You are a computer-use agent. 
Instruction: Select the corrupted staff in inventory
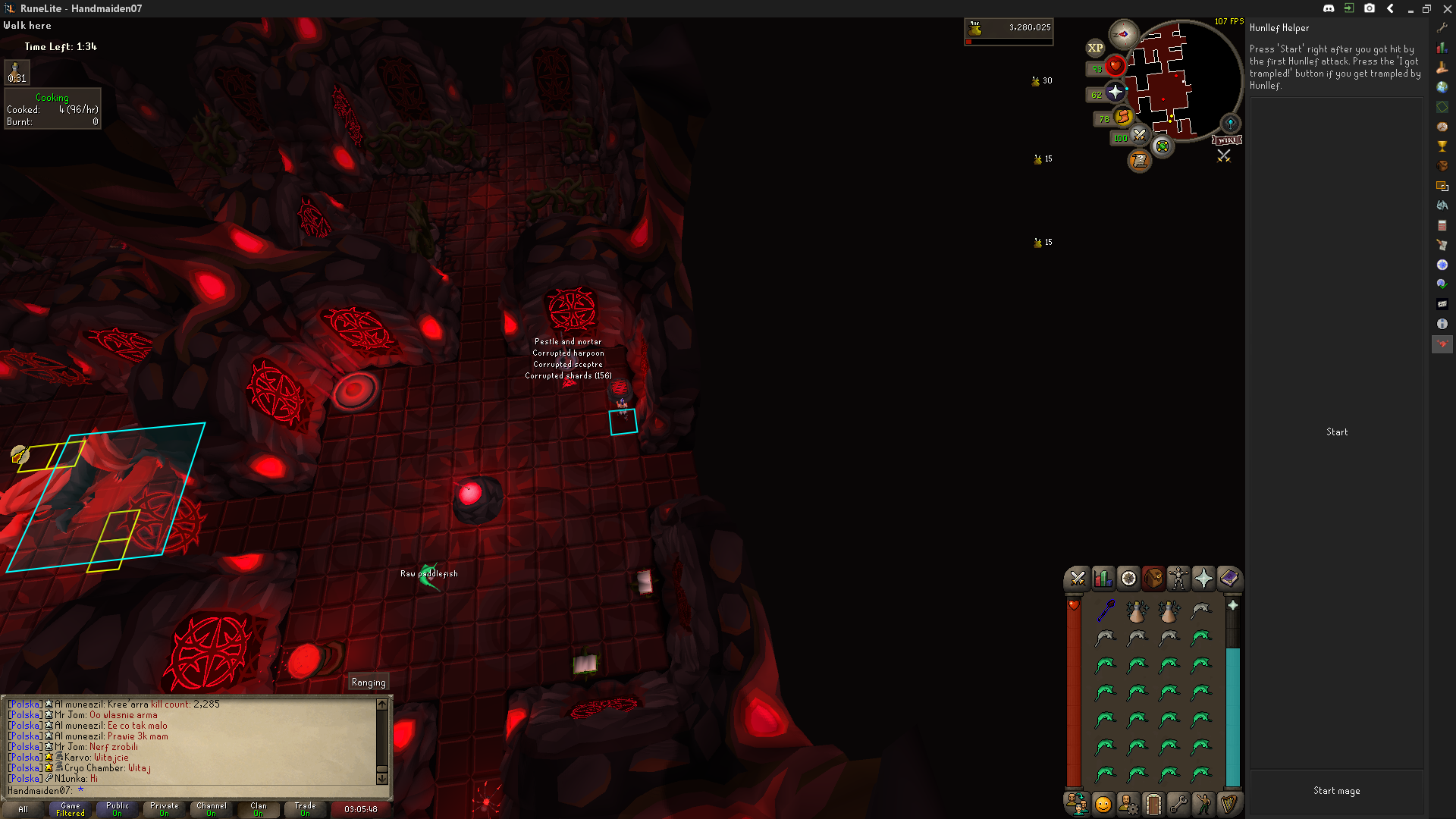click(1106, 610)
